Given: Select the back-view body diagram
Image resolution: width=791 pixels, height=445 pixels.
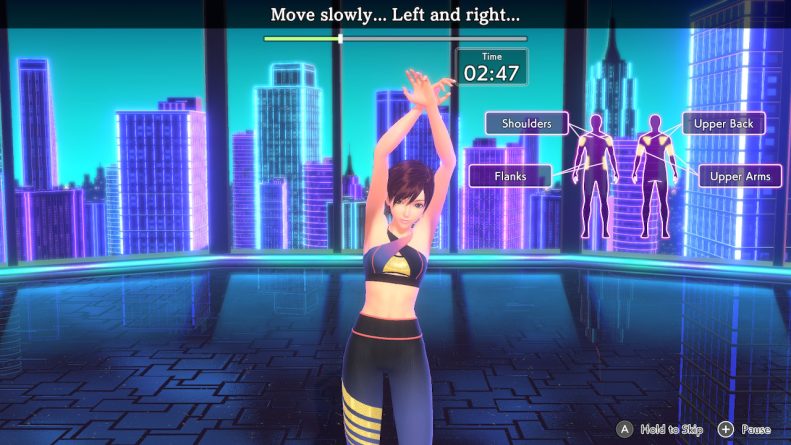Looking at the screenshot, I should click(x=652, y=175).
